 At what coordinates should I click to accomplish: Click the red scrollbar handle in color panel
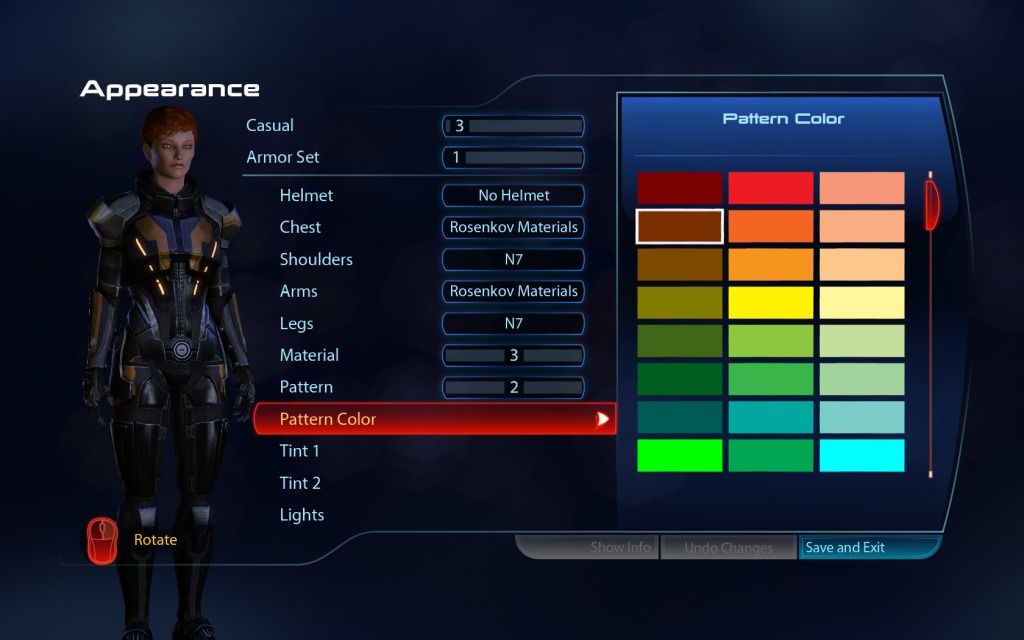(x=932, y=203)
